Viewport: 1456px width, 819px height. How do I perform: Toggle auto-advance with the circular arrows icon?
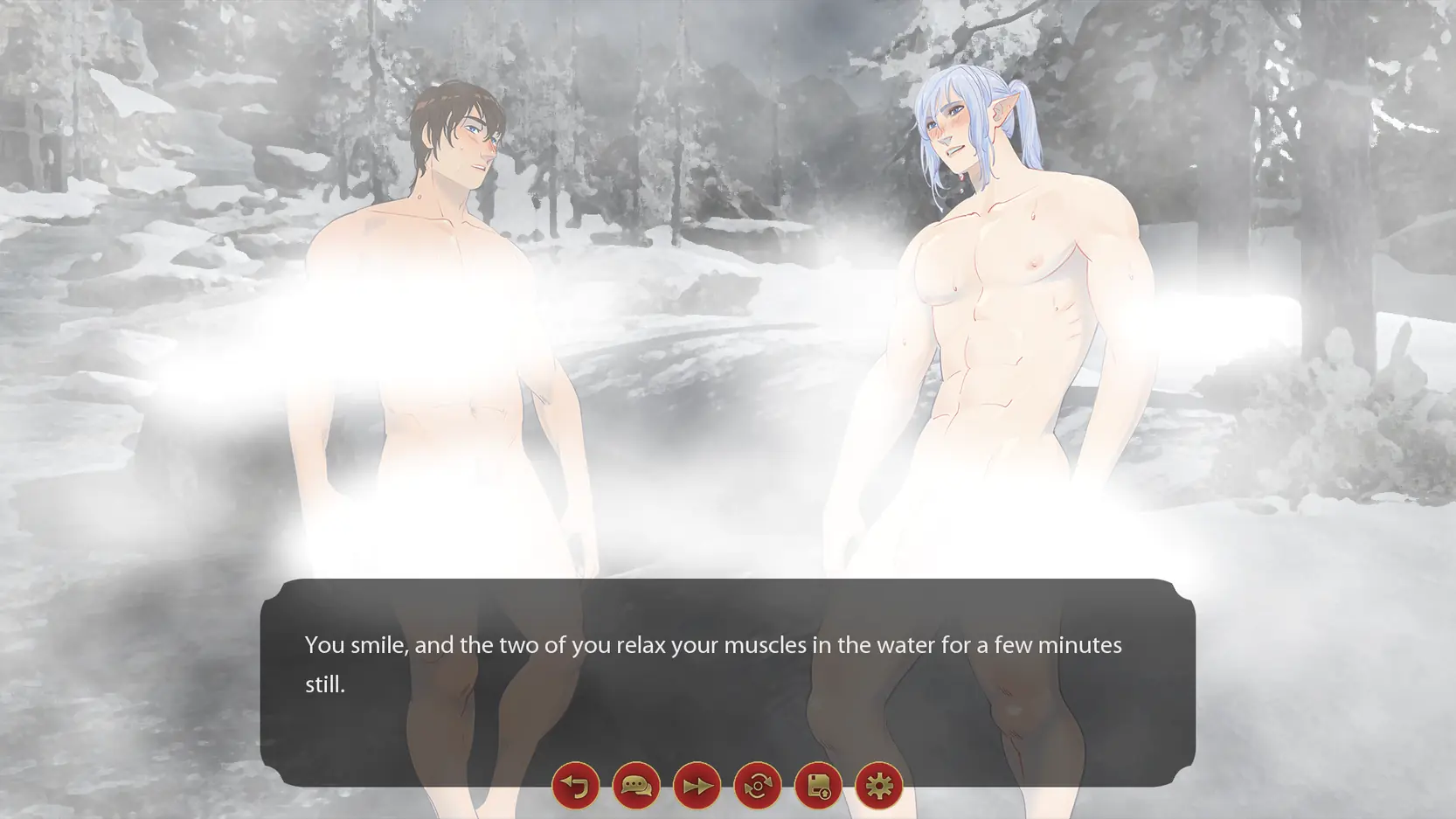pos(758,786)
